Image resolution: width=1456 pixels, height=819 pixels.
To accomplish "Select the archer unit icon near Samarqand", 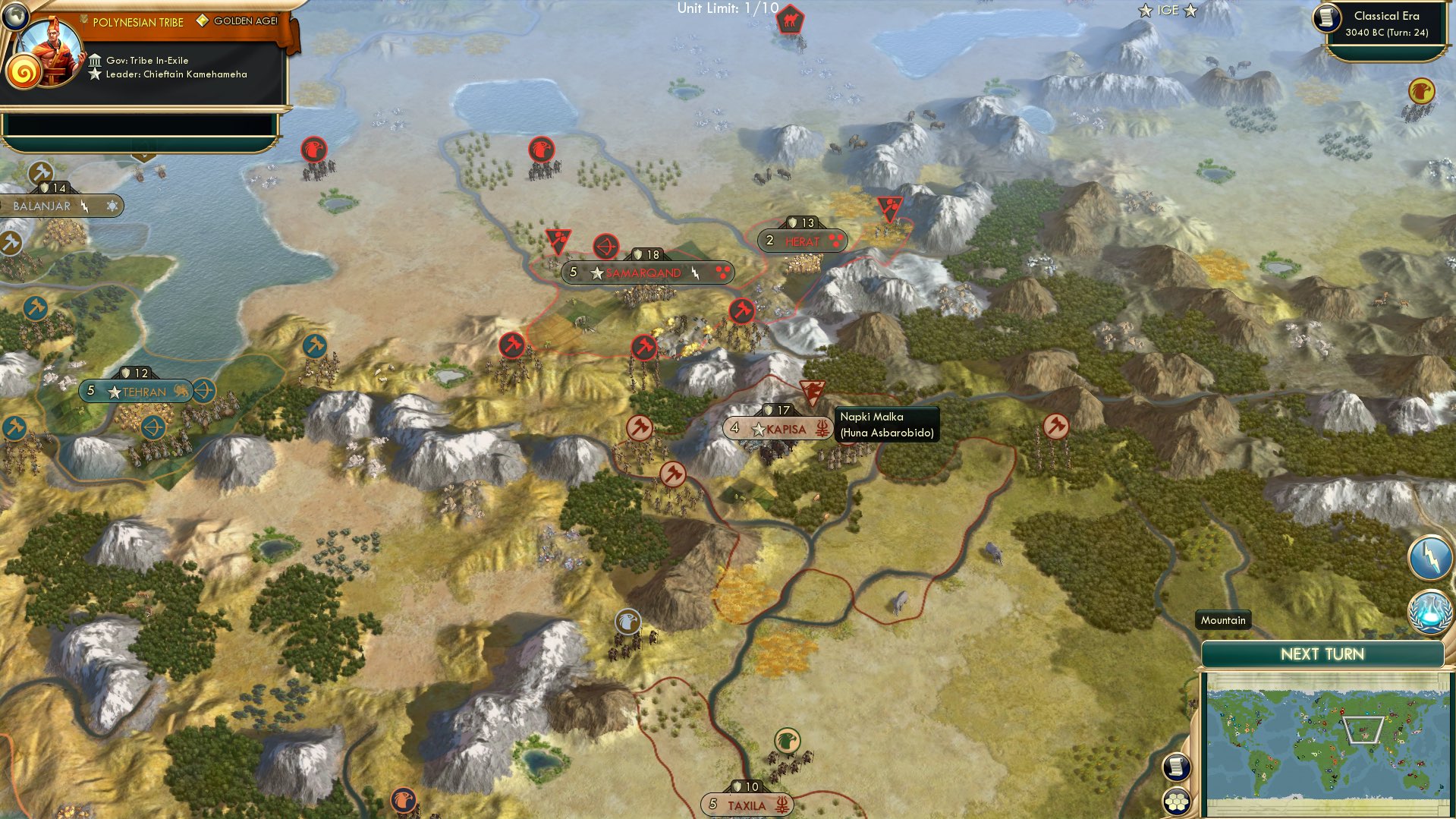I will click(x=605, y=246).
